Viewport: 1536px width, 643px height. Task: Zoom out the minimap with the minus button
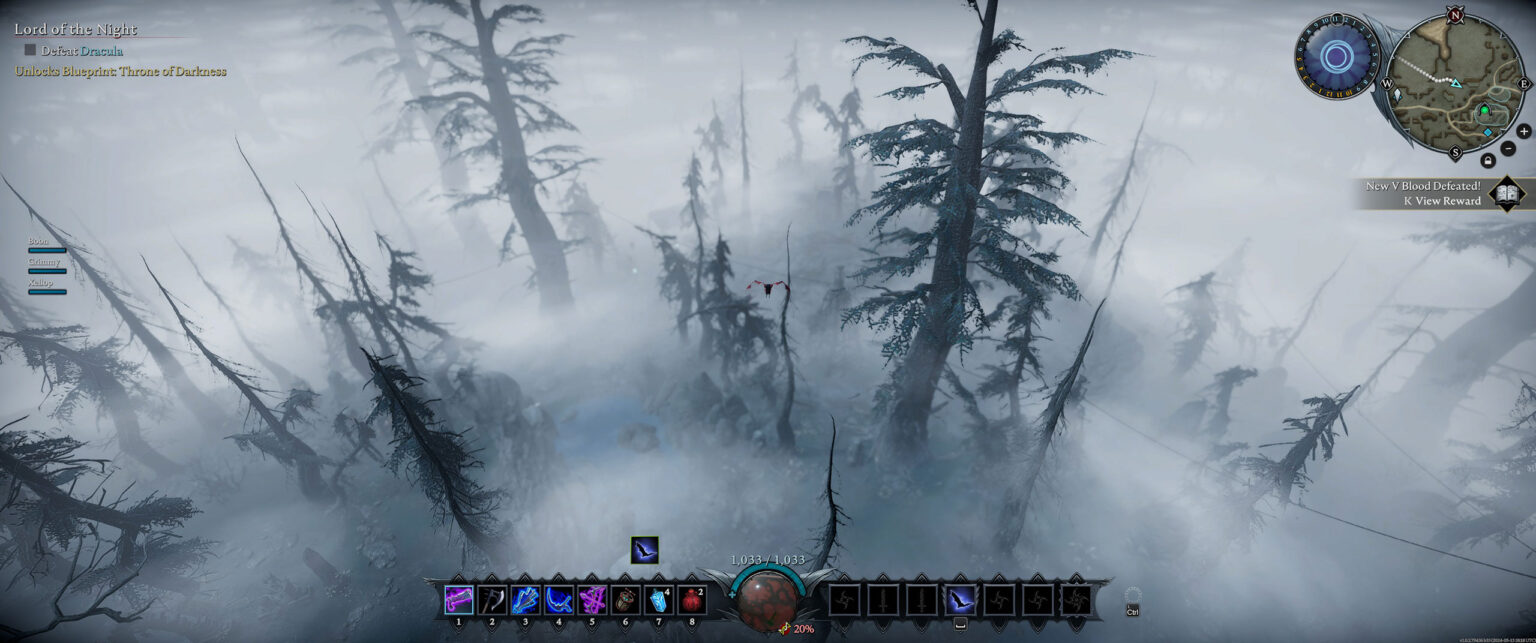click(x=1507, y=148)
